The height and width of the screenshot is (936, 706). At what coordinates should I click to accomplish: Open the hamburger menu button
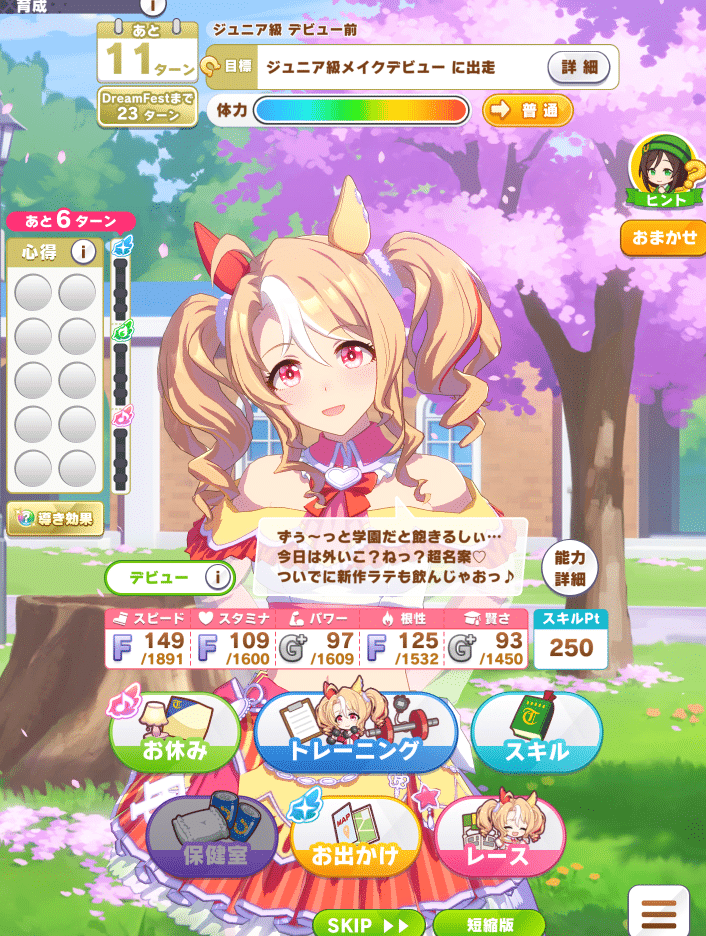tap(665, 913)
